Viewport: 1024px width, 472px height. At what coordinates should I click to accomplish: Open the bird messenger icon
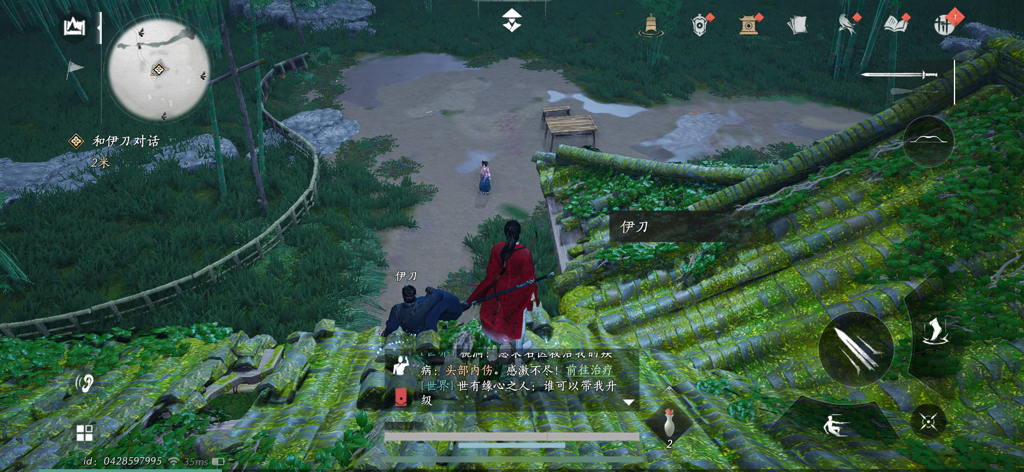[848, 25]
